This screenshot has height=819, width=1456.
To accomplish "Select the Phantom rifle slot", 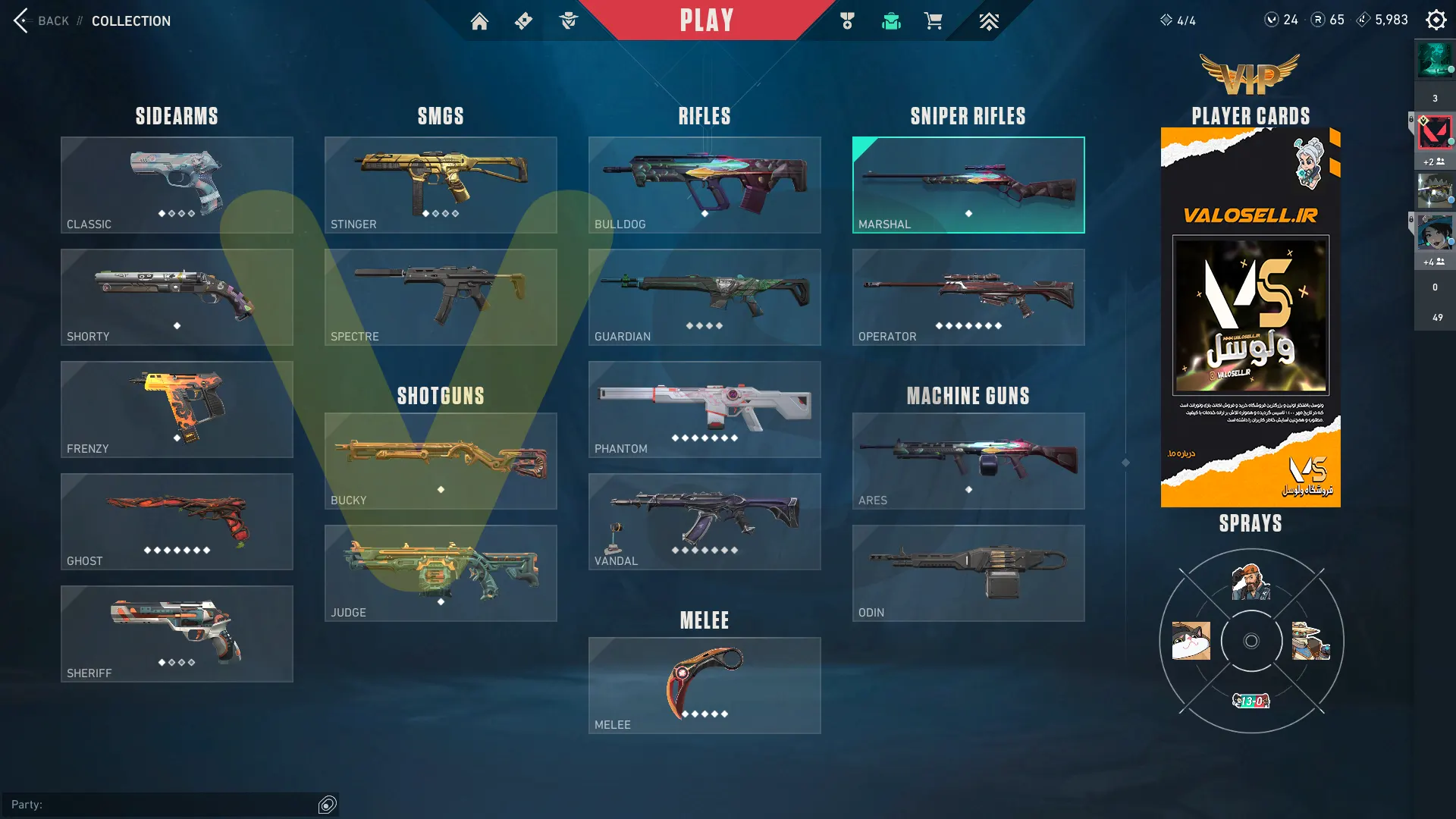I will coord(704,409).
